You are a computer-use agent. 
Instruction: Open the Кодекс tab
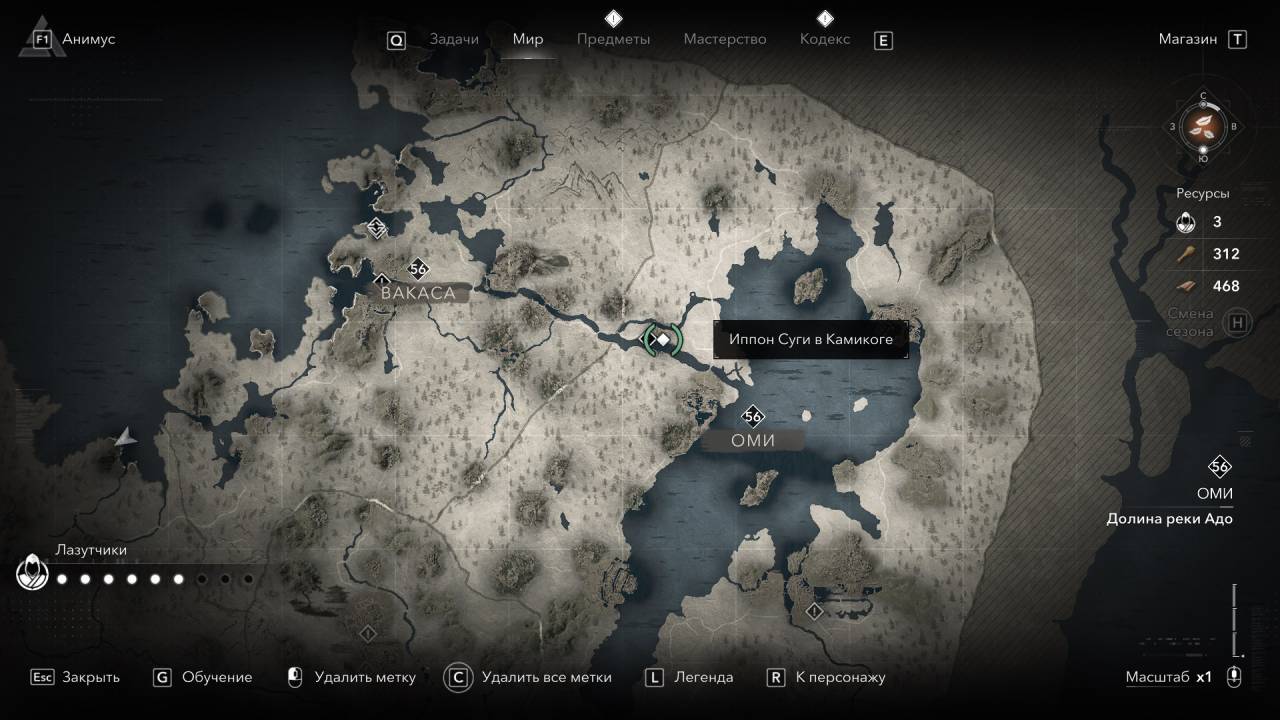(825, 39)
